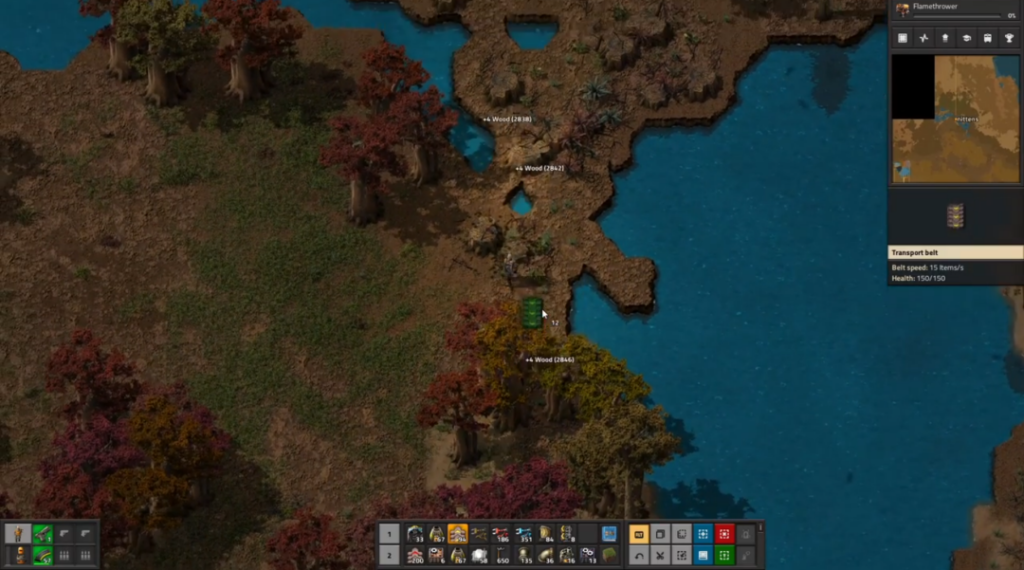
Task: Select the red deconstruction planner shortcut
Action: coord(724,534)
